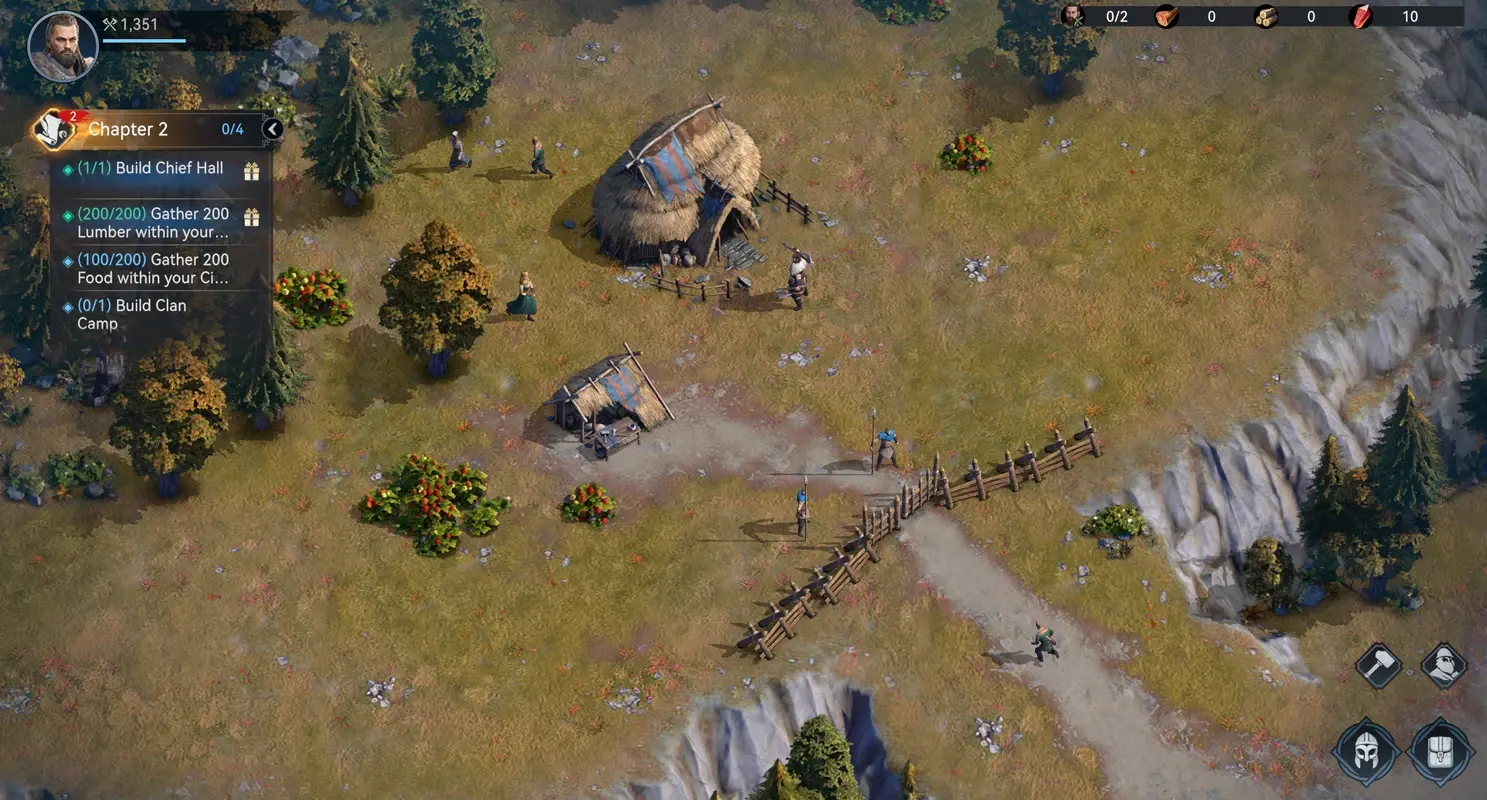The width and height of the screenshot is (1487, 800).
Task: Select the Chapter 2 header tab
Action: 128,129
